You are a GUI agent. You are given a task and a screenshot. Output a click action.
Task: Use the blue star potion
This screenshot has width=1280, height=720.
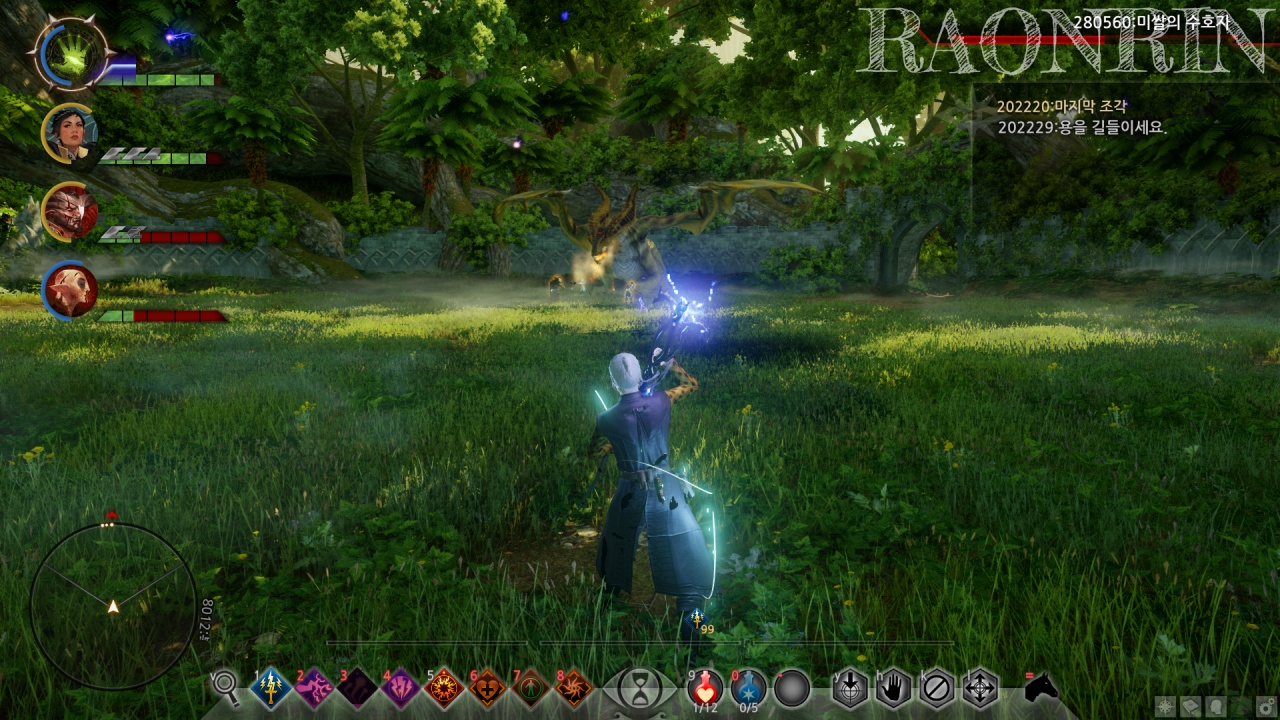[x=748, y=687]
